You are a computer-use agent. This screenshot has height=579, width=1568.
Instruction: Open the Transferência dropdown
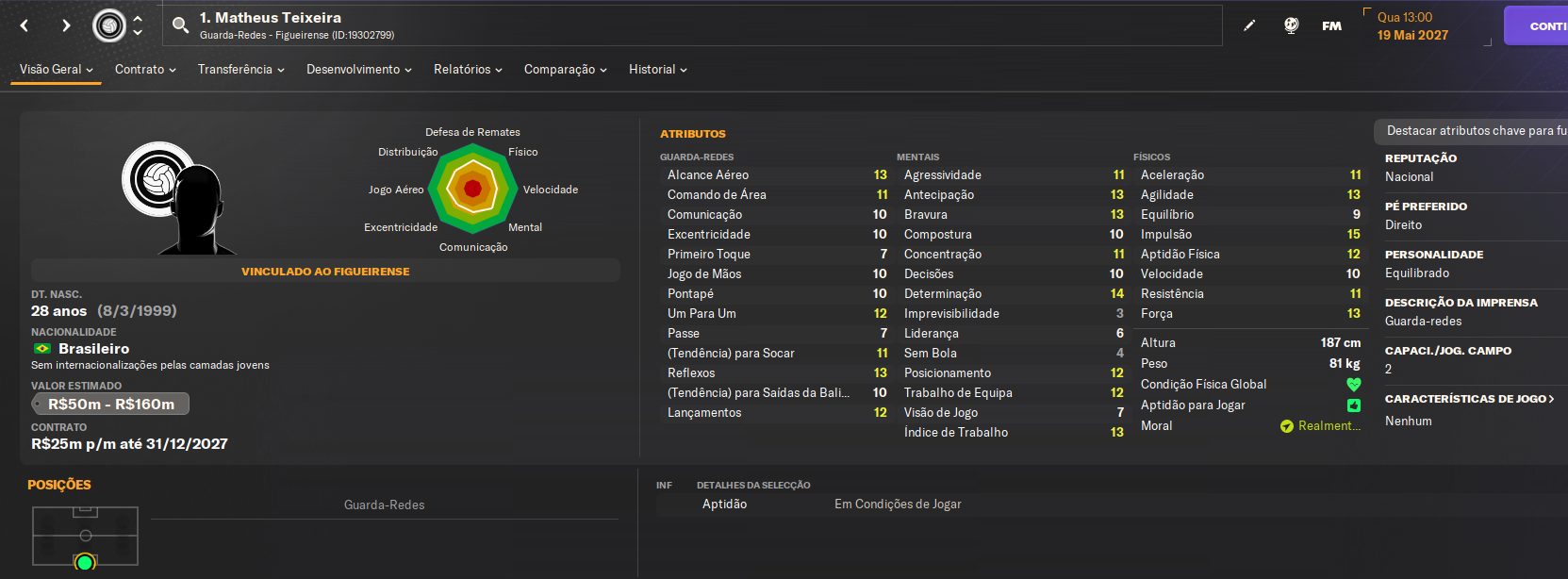[240, 70]
